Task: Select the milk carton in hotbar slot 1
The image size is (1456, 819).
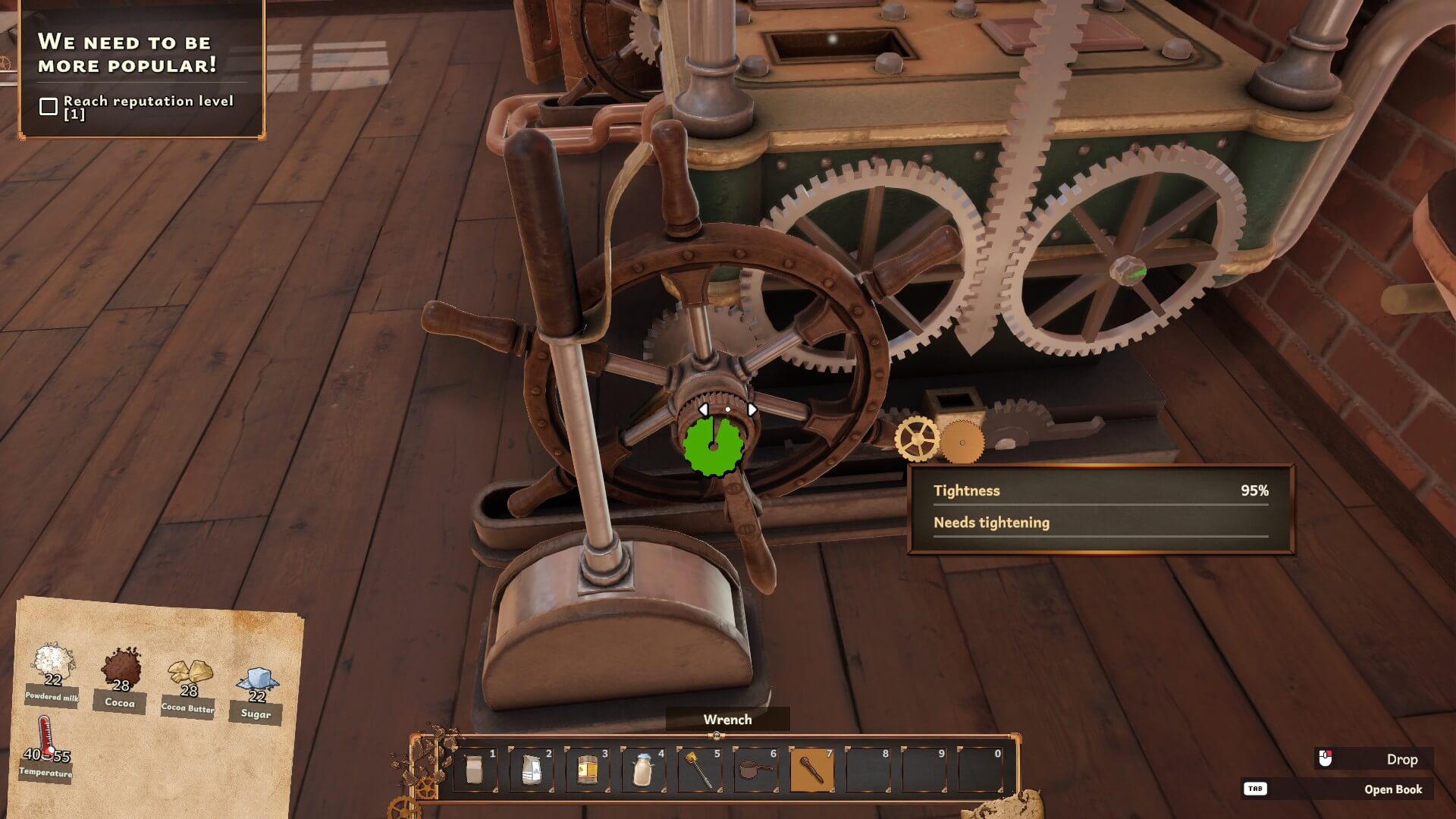Action: (x=474, y=770)
